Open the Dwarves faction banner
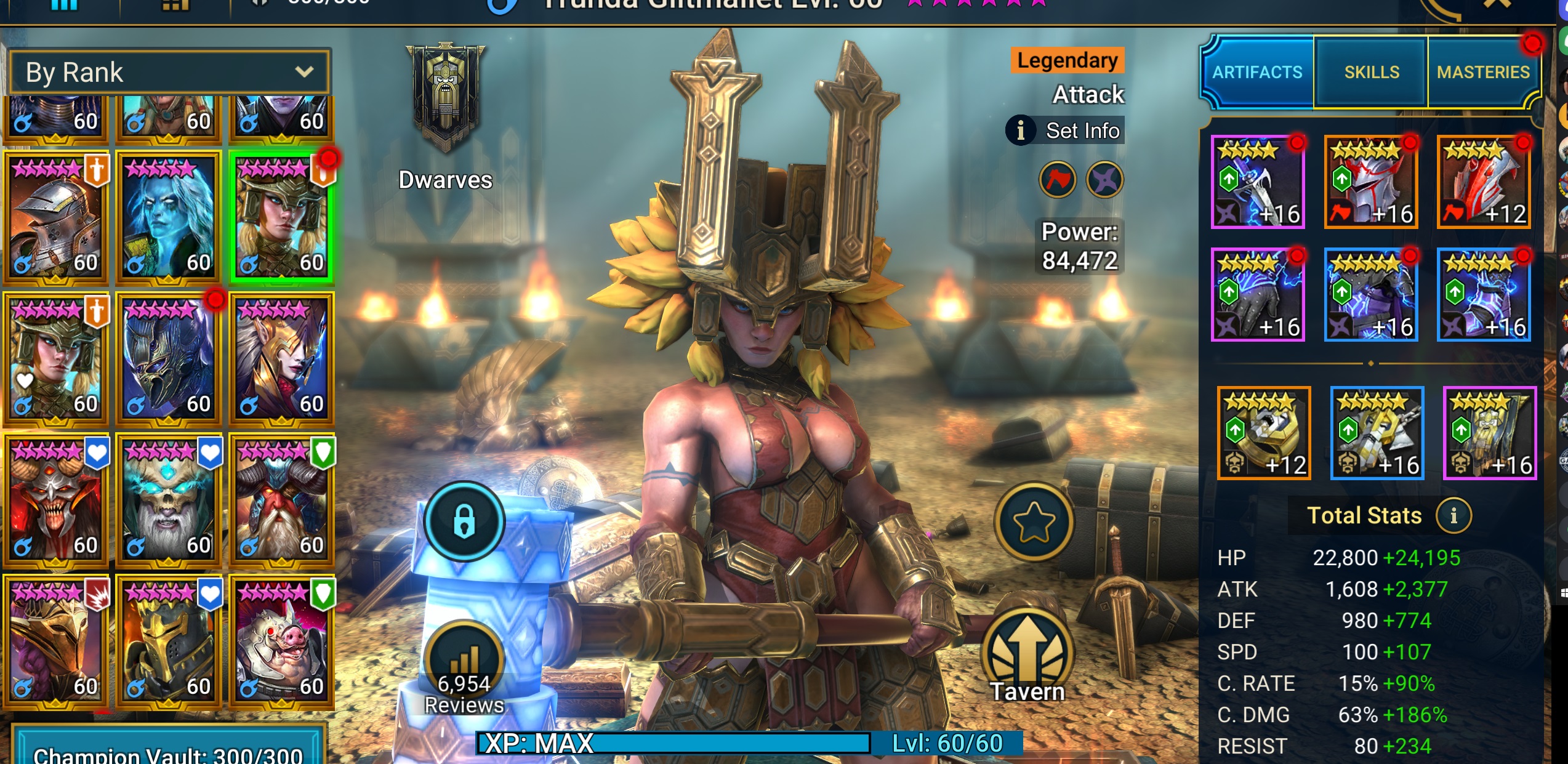The image size is (1568, 764). pos(445,99)
